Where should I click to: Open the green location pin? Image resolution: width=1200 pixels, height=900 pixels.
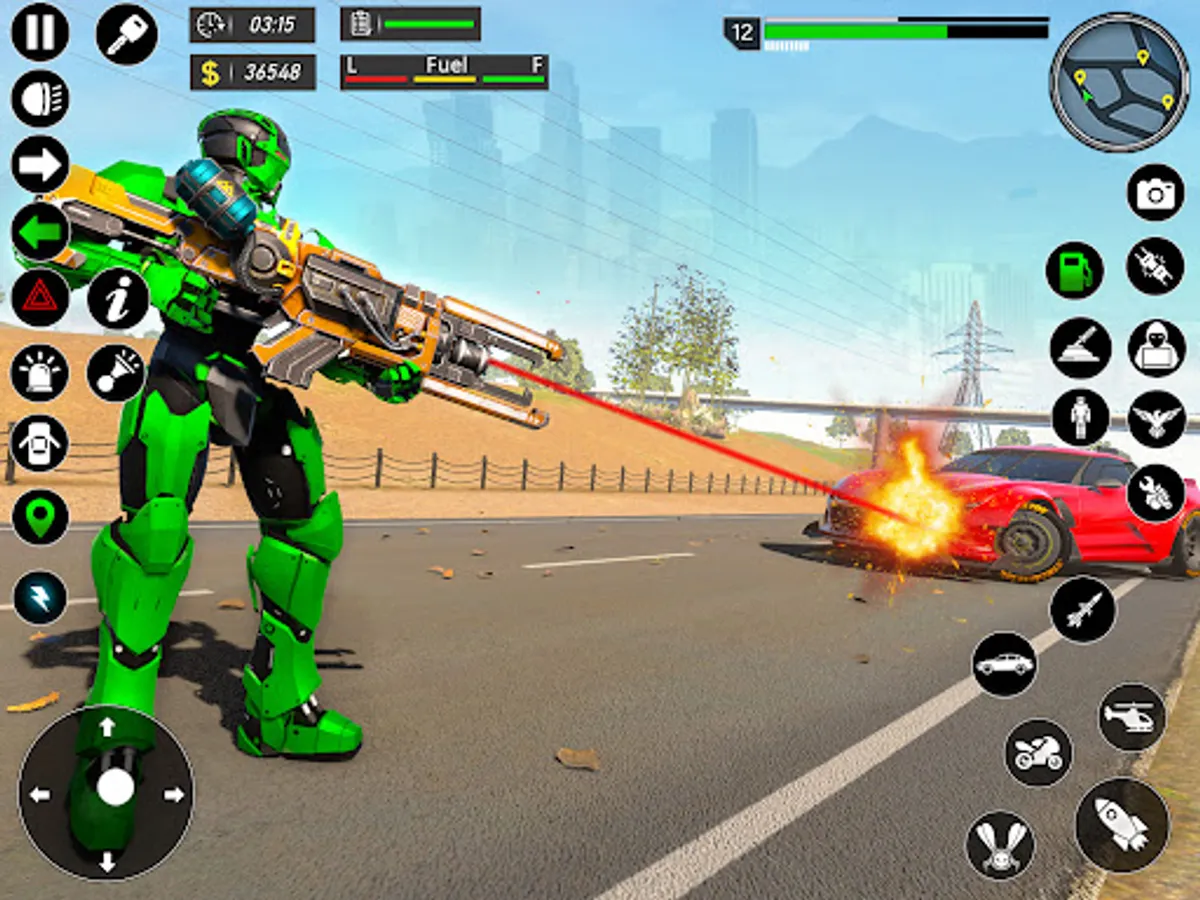40,518
